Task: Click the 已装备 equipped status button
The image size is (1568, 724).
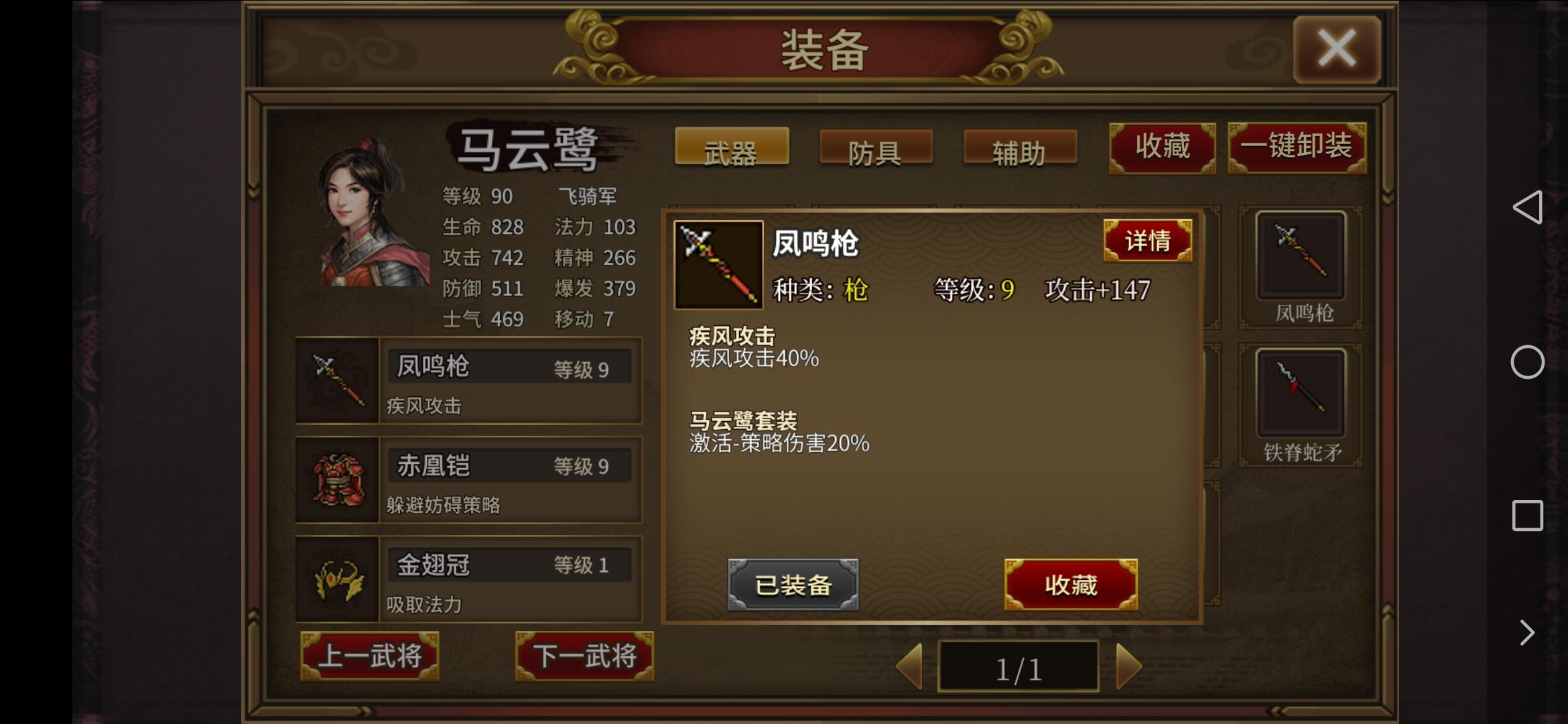Action: (x=793, y=585)
